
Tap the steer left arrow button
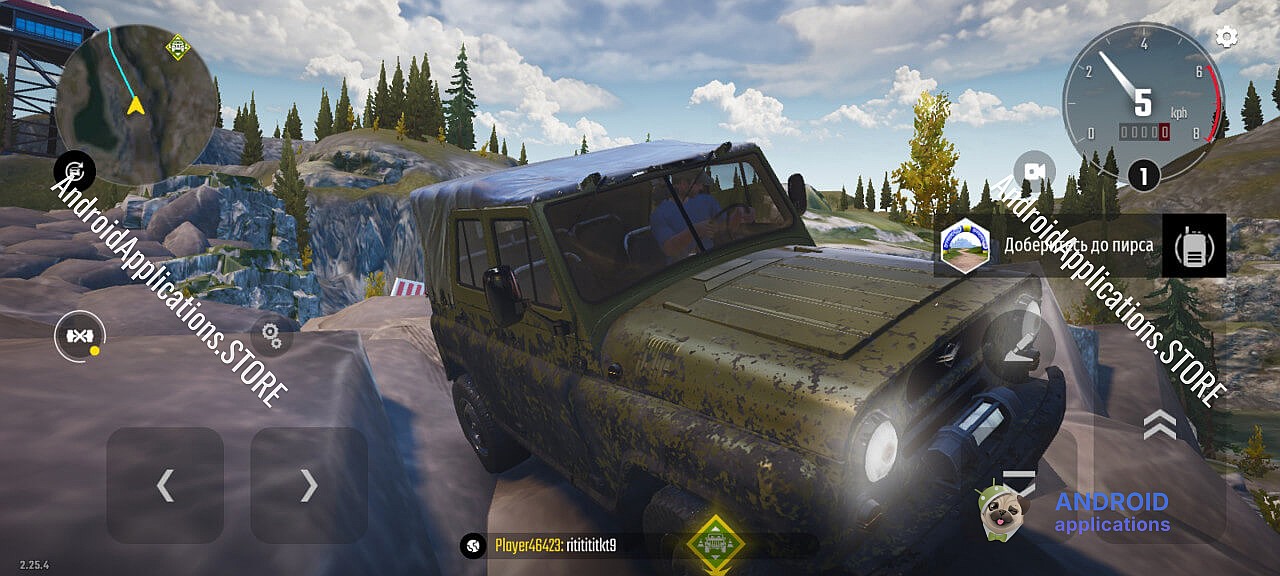[165, 485]
